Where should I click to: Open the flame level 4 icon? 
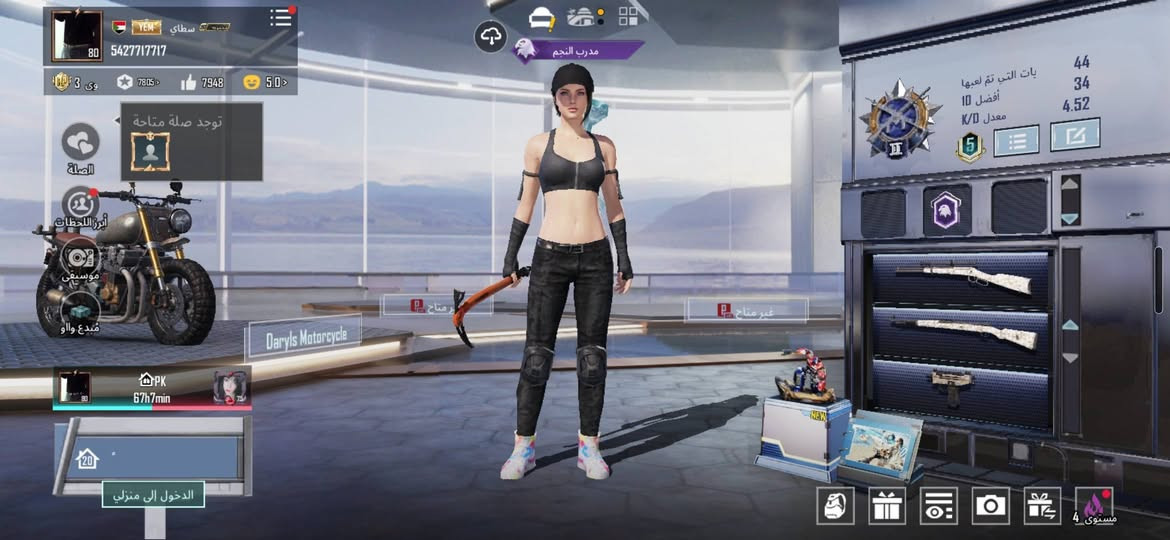[1094, 505]
